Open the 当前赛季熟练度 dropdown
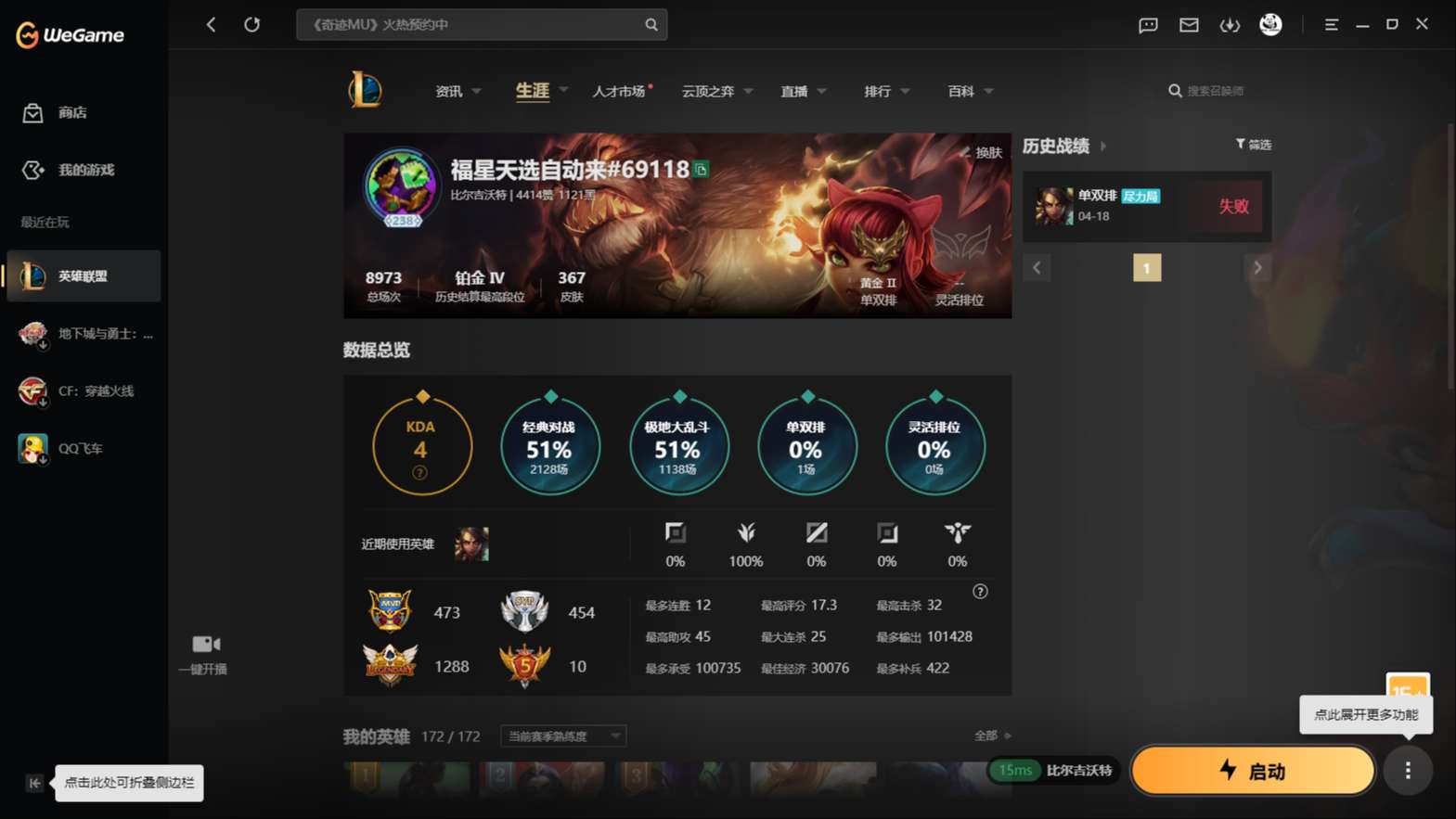The image size is (1456, 819). pyautogui.click(x=561, y=736)
